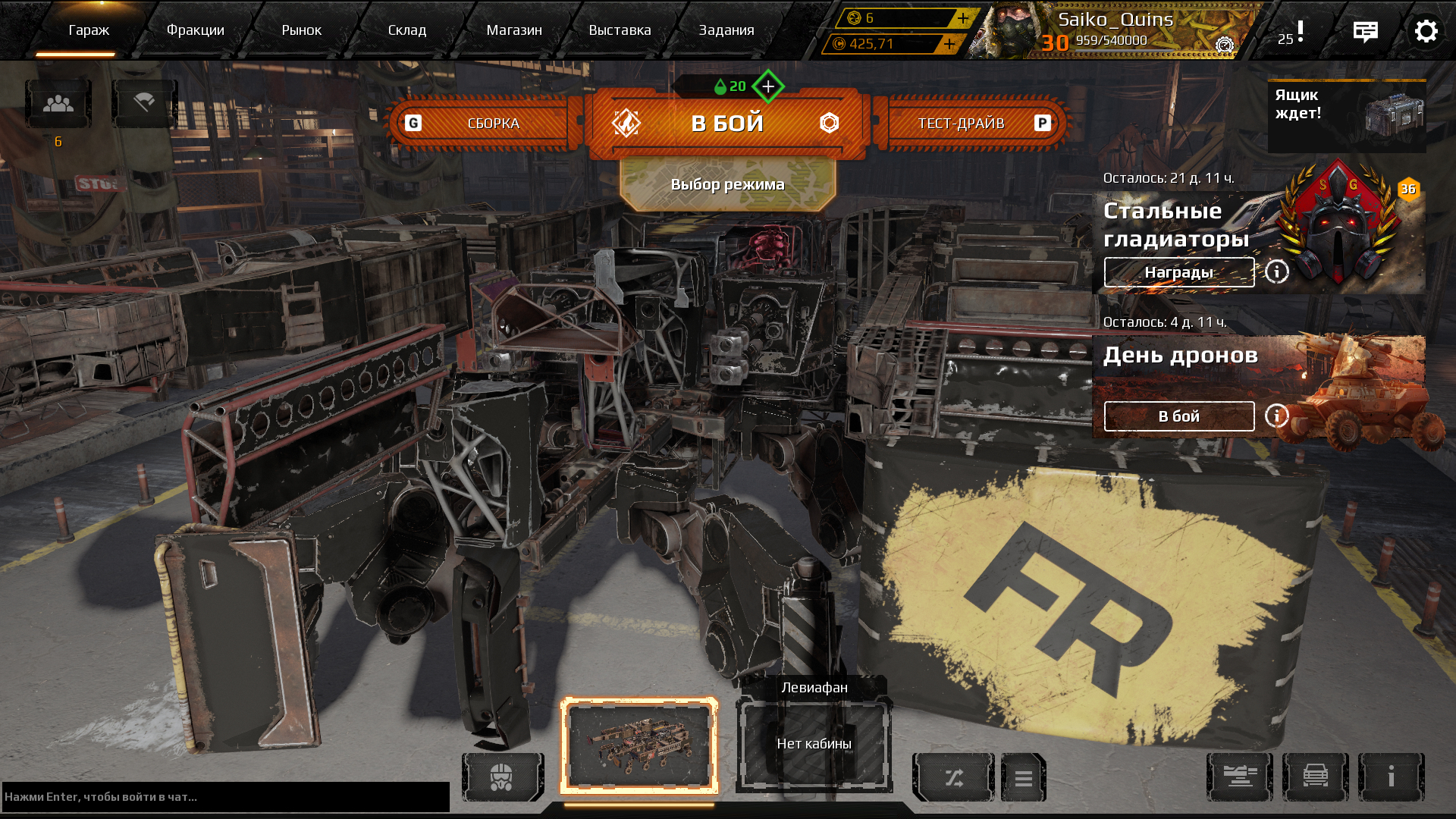Open the Магазин tab
The image size is (1456, 819).
pos(513,30)
